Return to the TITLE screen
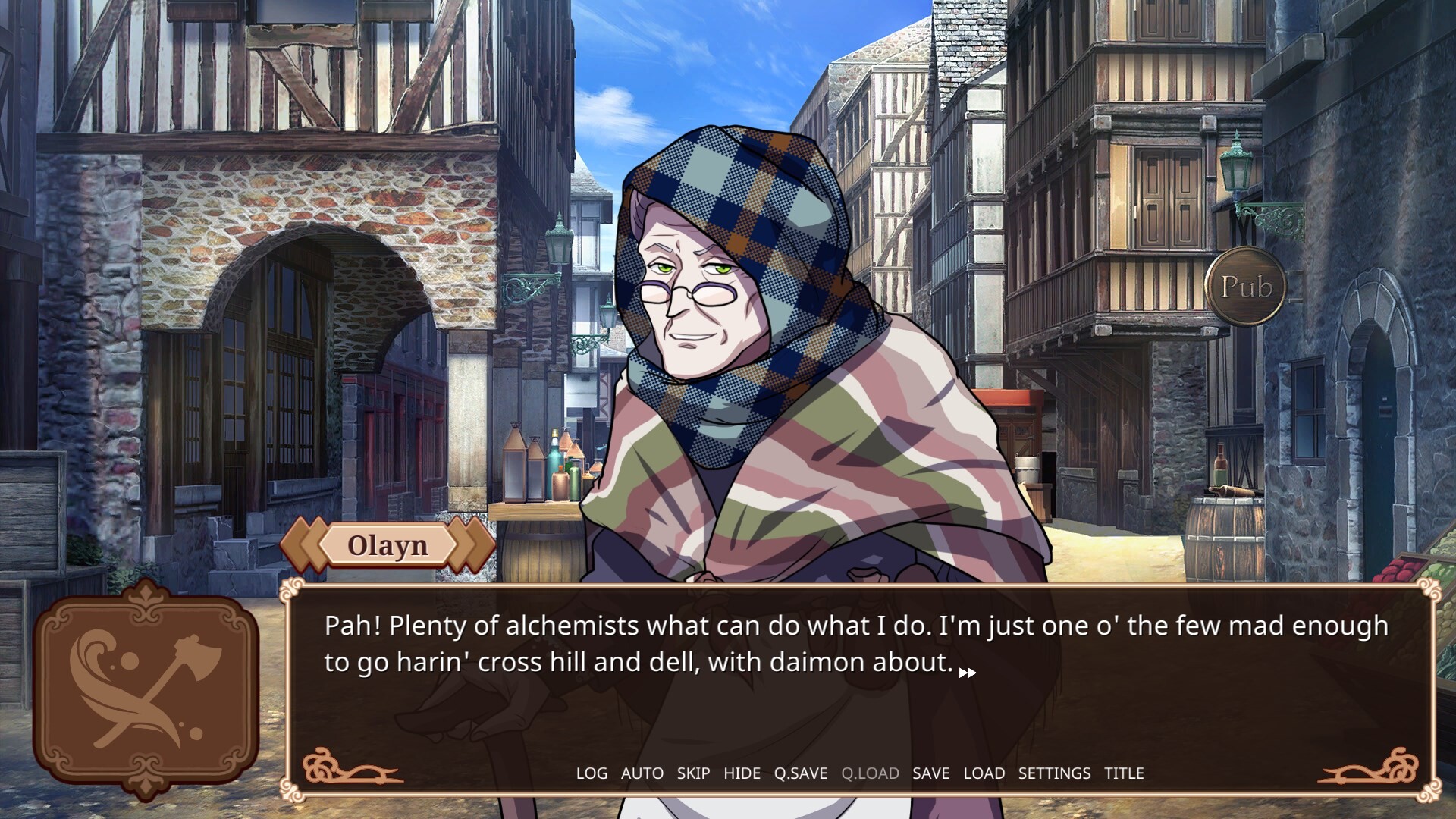1456x819 pixels. coord(1124,773)
